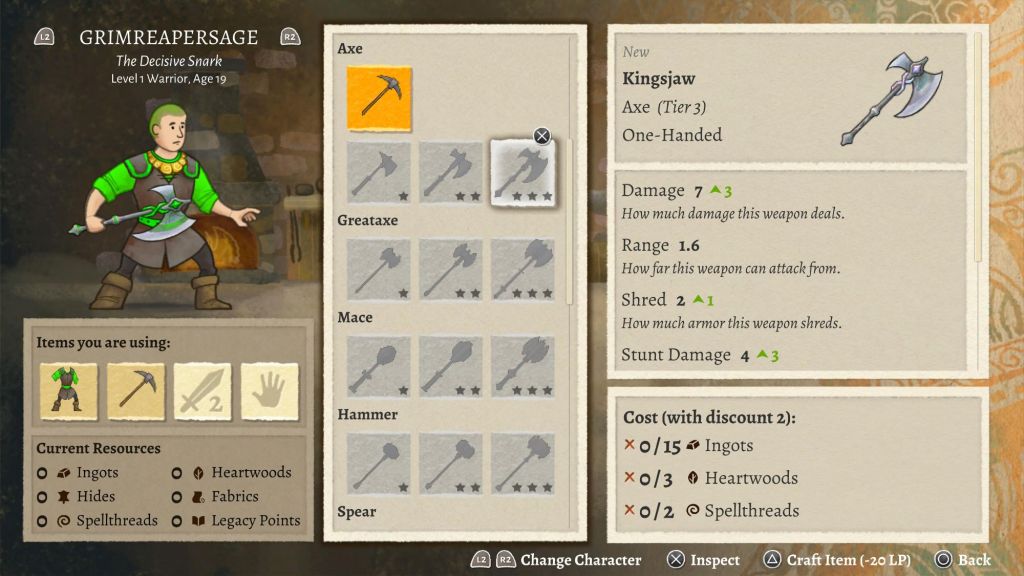Select the three-star greataxe slot

523,270
